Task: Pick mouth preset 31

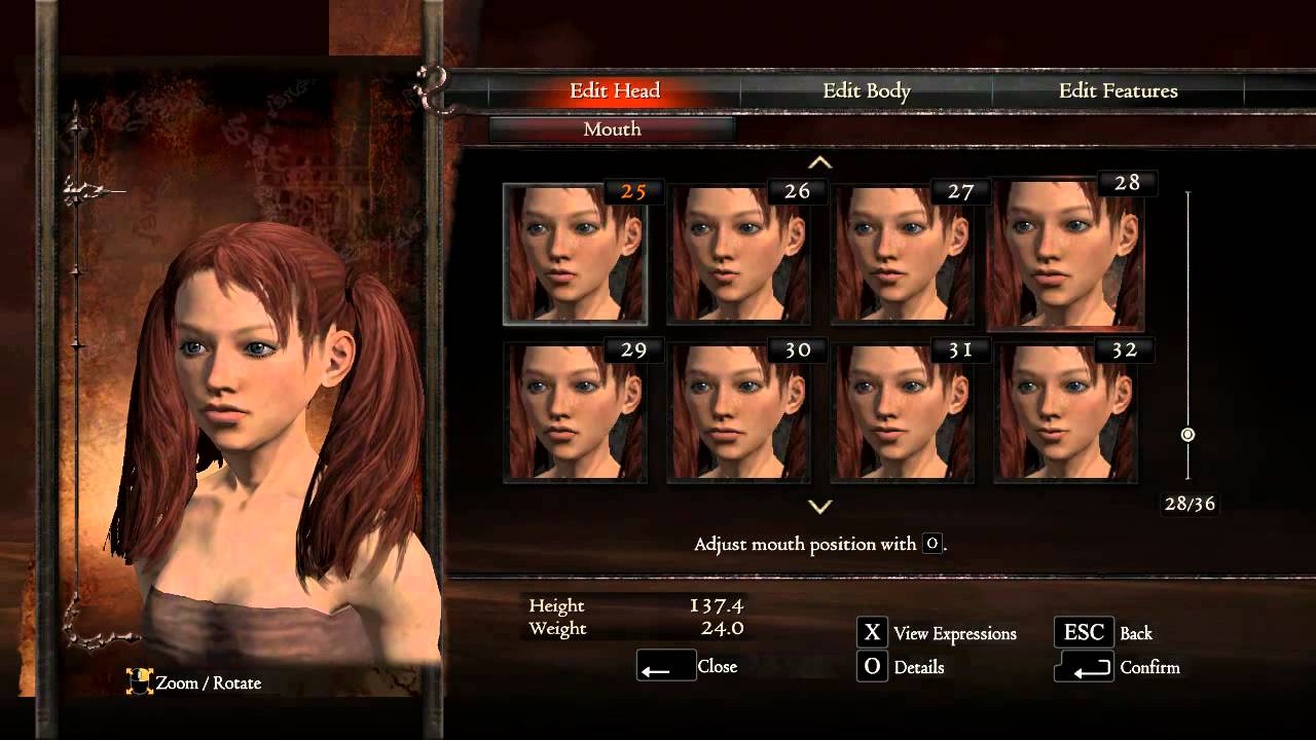Action: tap(903, 412)
